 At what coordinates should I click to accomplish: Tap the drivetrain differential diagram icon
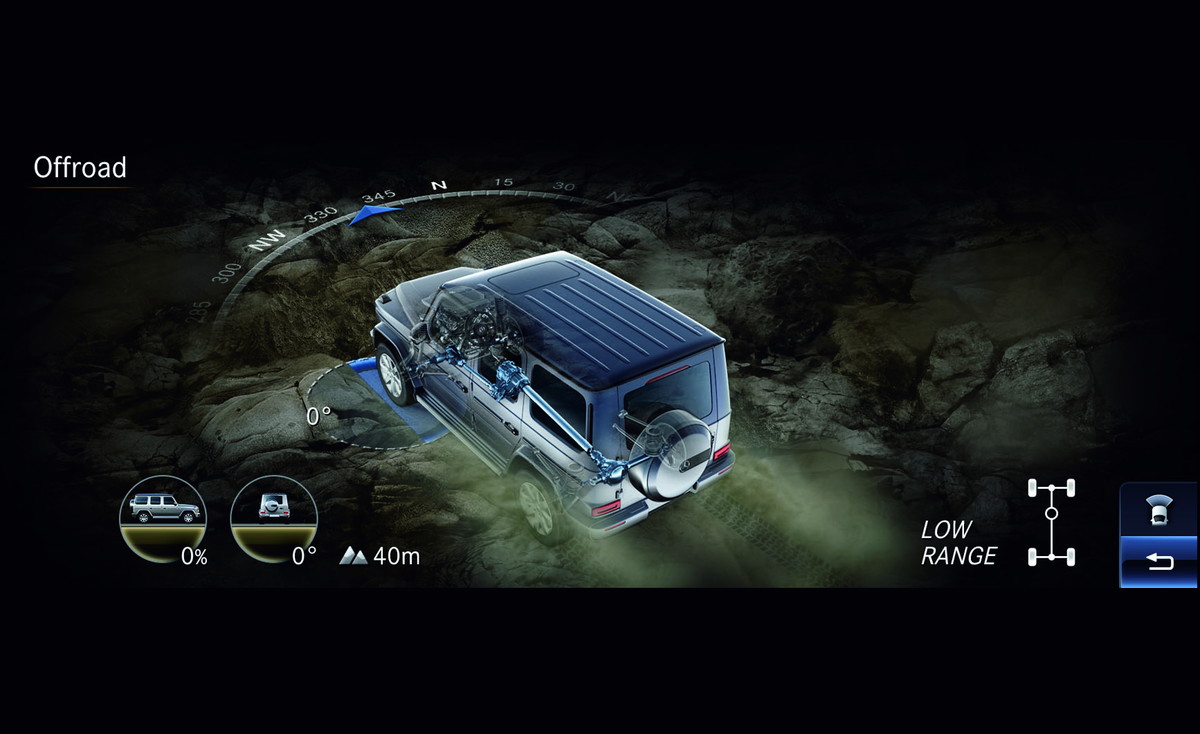coord(1051,524)
